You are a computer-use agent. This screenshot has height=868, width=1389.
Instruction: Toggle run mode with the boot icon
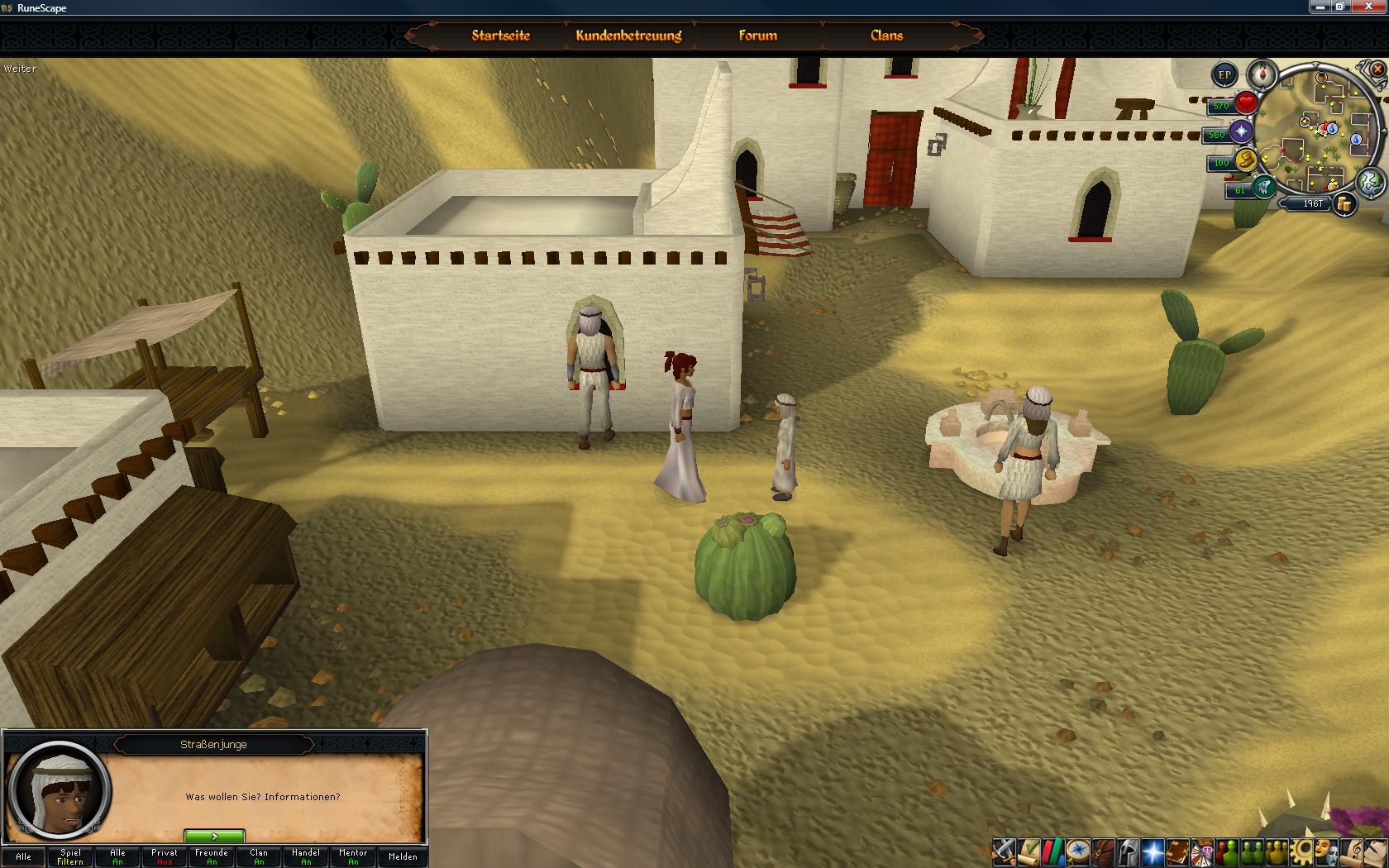point(1263,188)
